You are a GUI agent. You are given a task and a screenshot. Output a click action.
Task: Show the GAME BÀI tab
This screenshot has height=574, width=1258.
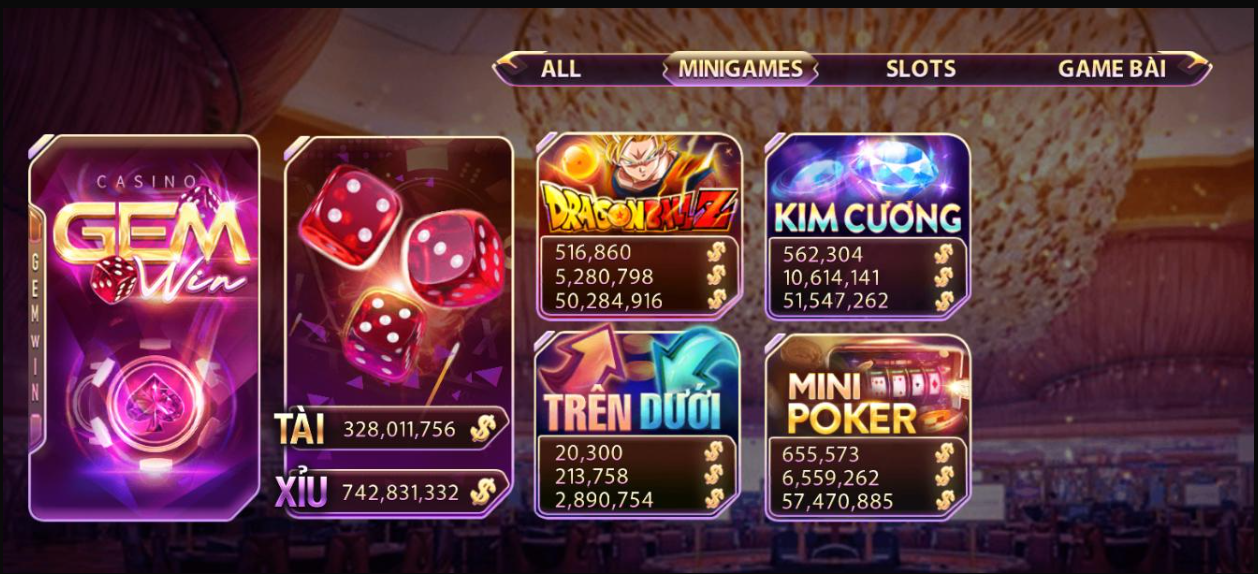click(x=1111, y=69)
